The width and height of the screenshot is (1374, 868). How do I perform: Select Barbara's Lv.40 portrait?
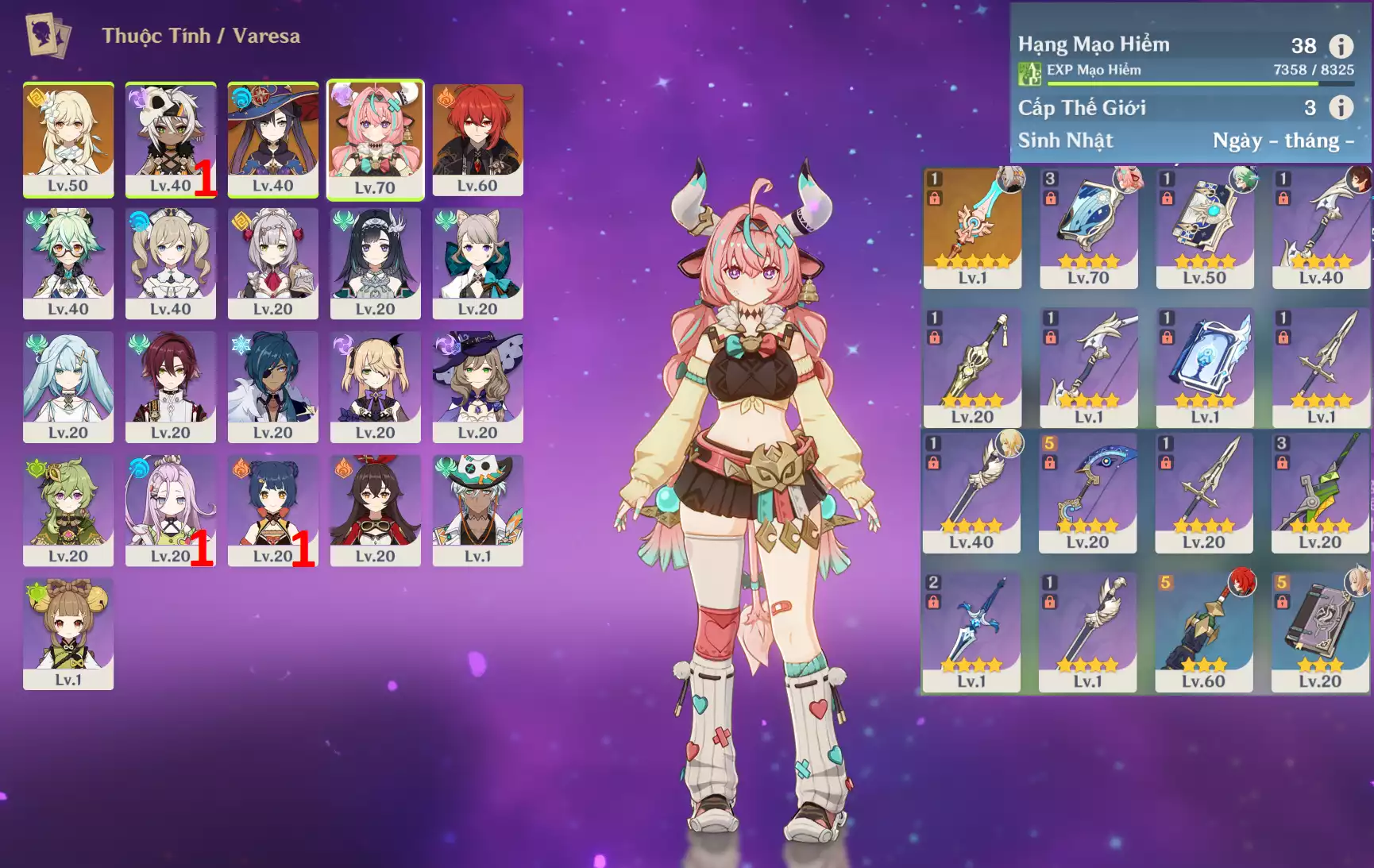(171, 263)
